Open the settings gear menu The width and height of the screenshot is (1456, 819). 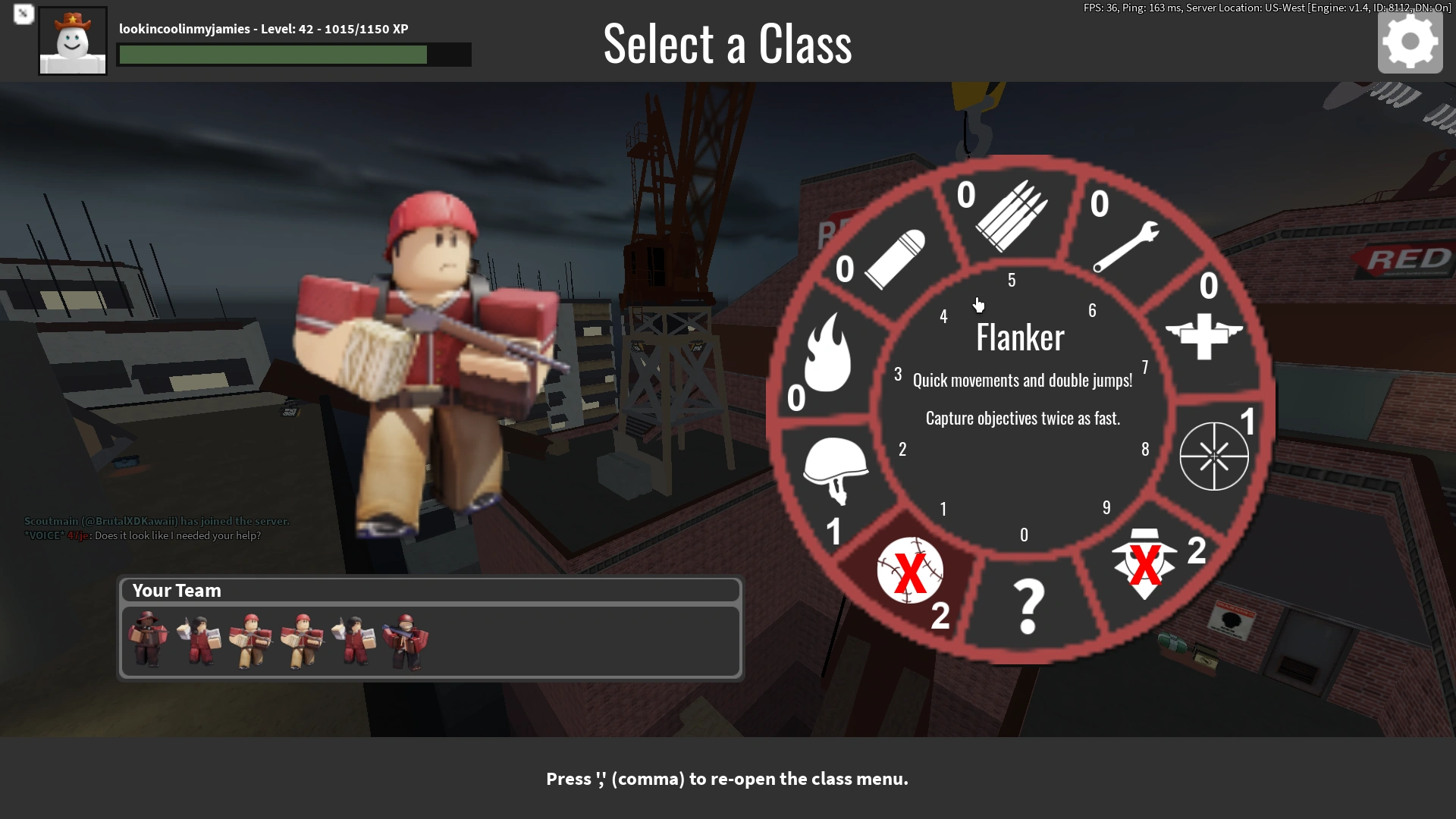(x=1410, y=43)
